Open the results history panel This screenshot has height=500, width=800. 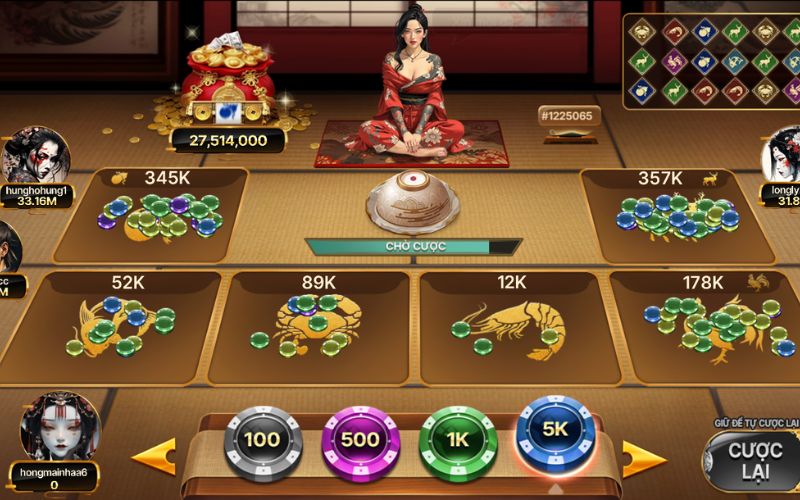pyautogui.click(x=710, y=60)
